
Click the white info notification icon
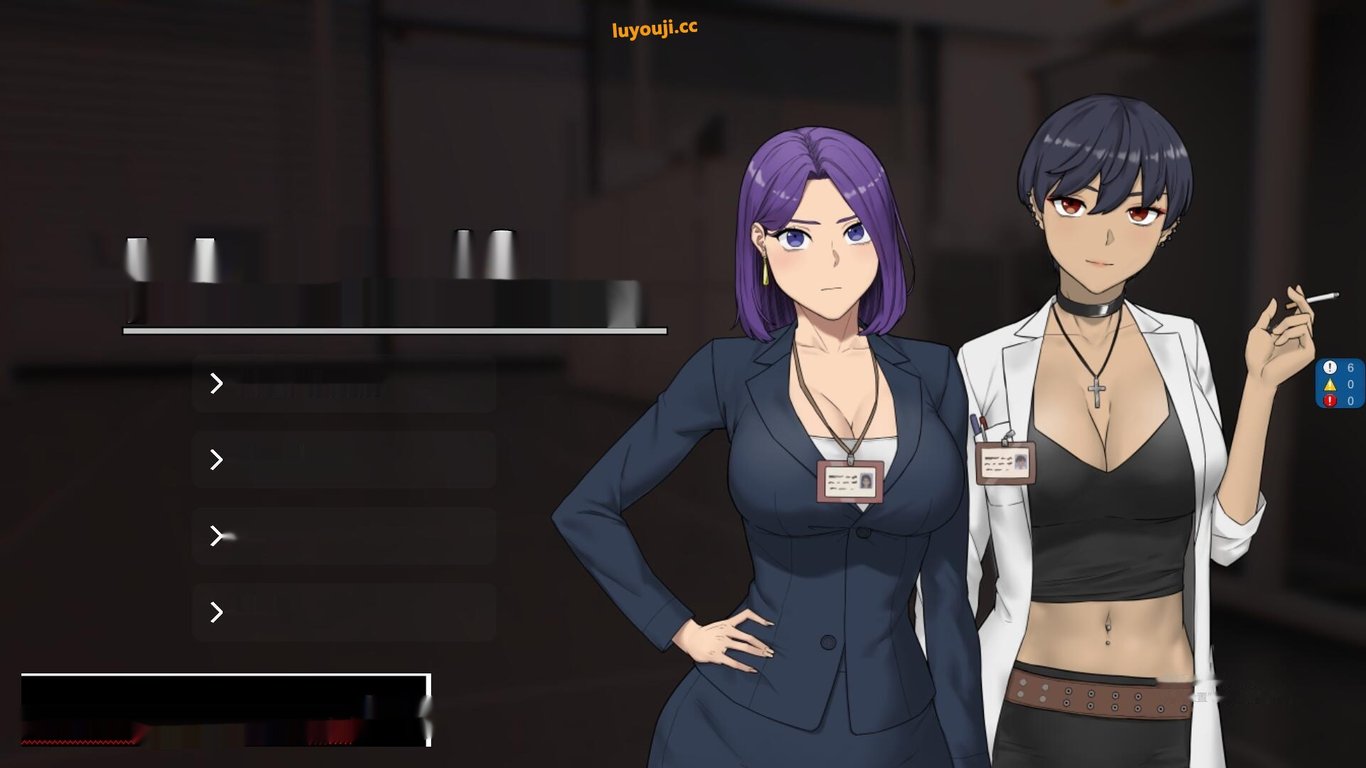tap(1331, 367)
